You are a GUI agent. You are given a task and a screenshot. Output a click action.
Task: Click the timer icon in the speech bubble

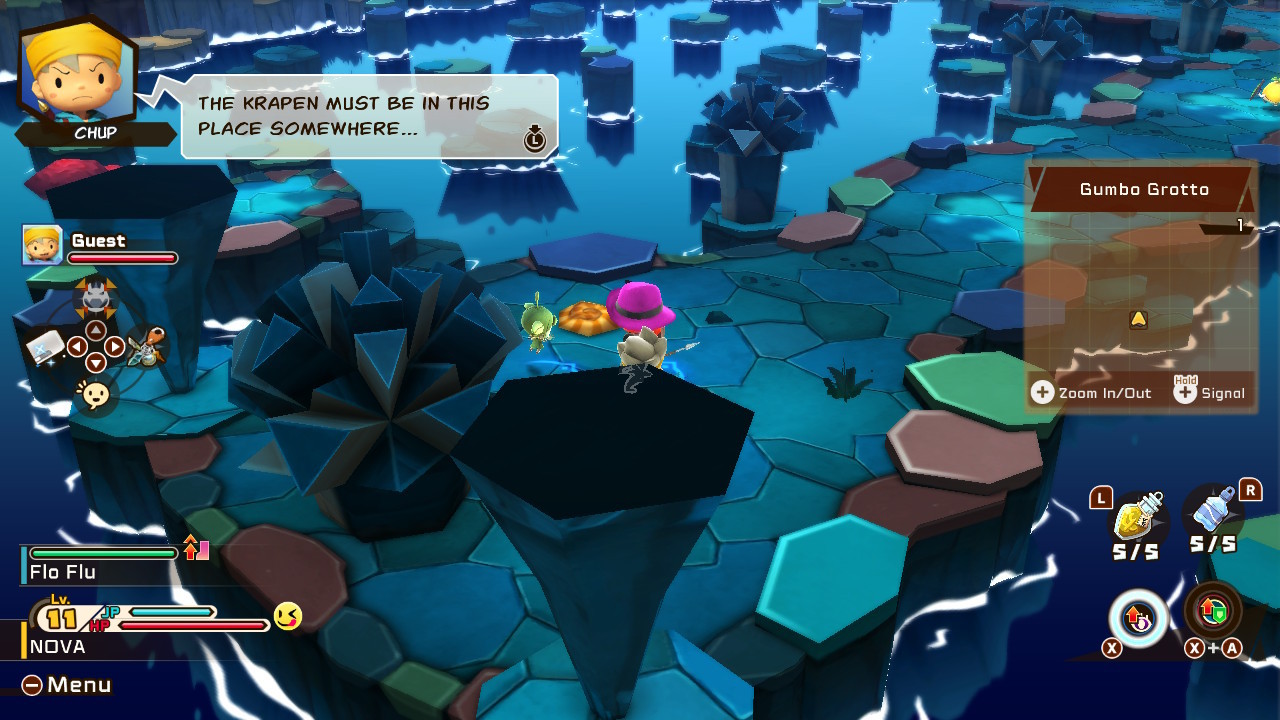coord(535,139)
